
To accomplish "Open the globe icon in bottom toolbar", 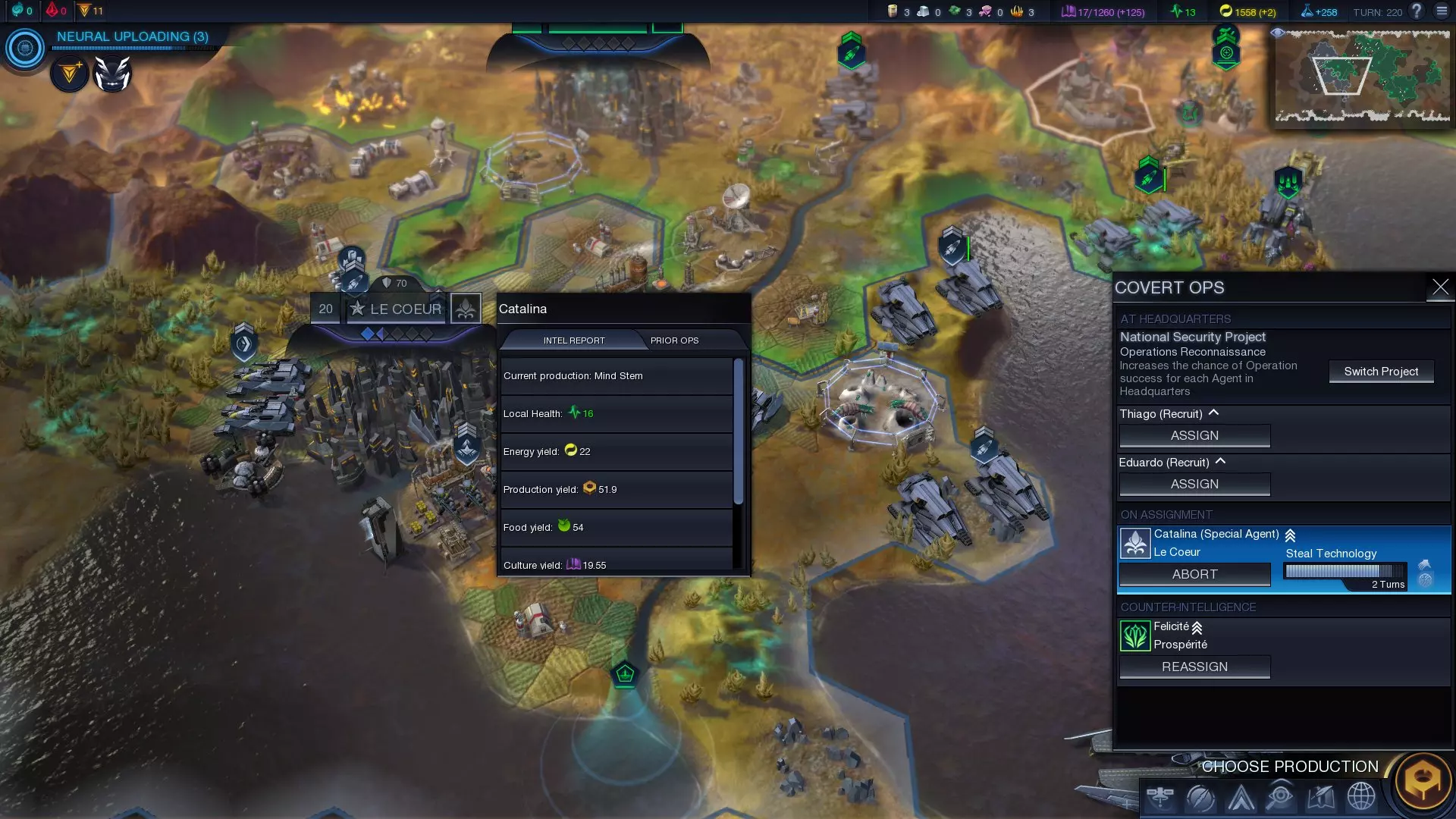I will [1361, 797].
